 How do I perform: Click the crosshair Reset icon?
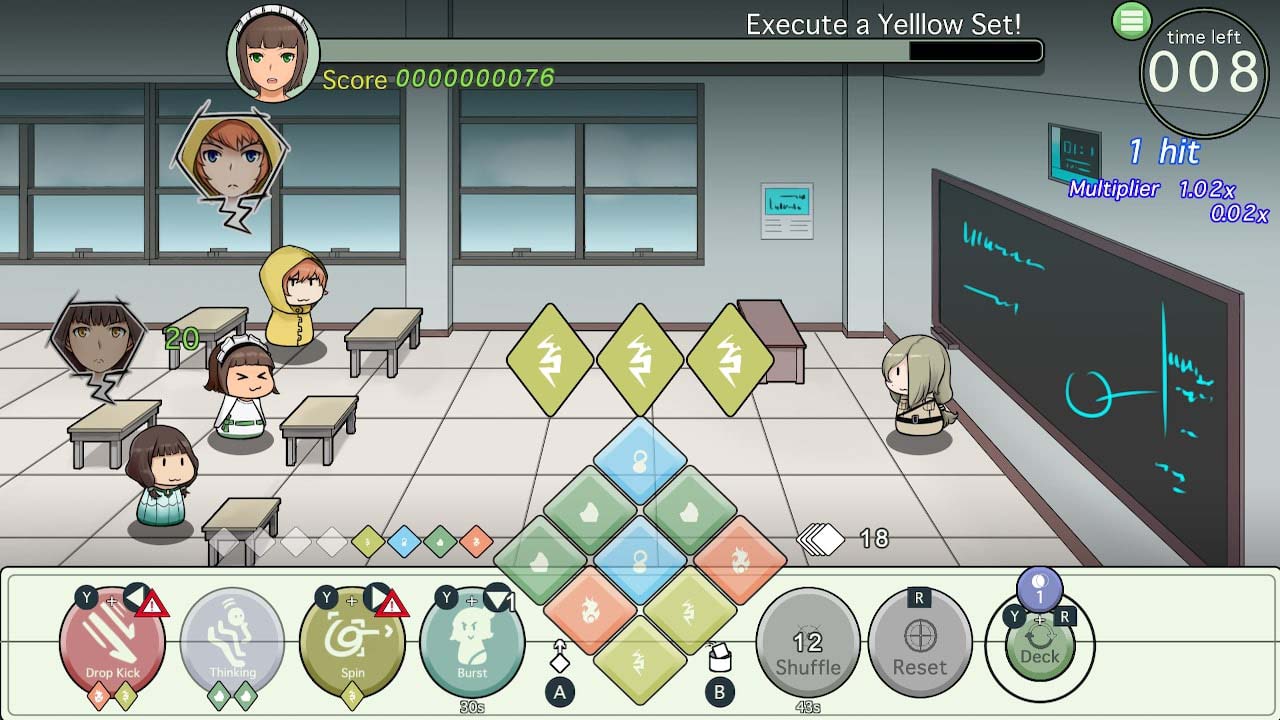pyautogui.click(x=921, y=635)
